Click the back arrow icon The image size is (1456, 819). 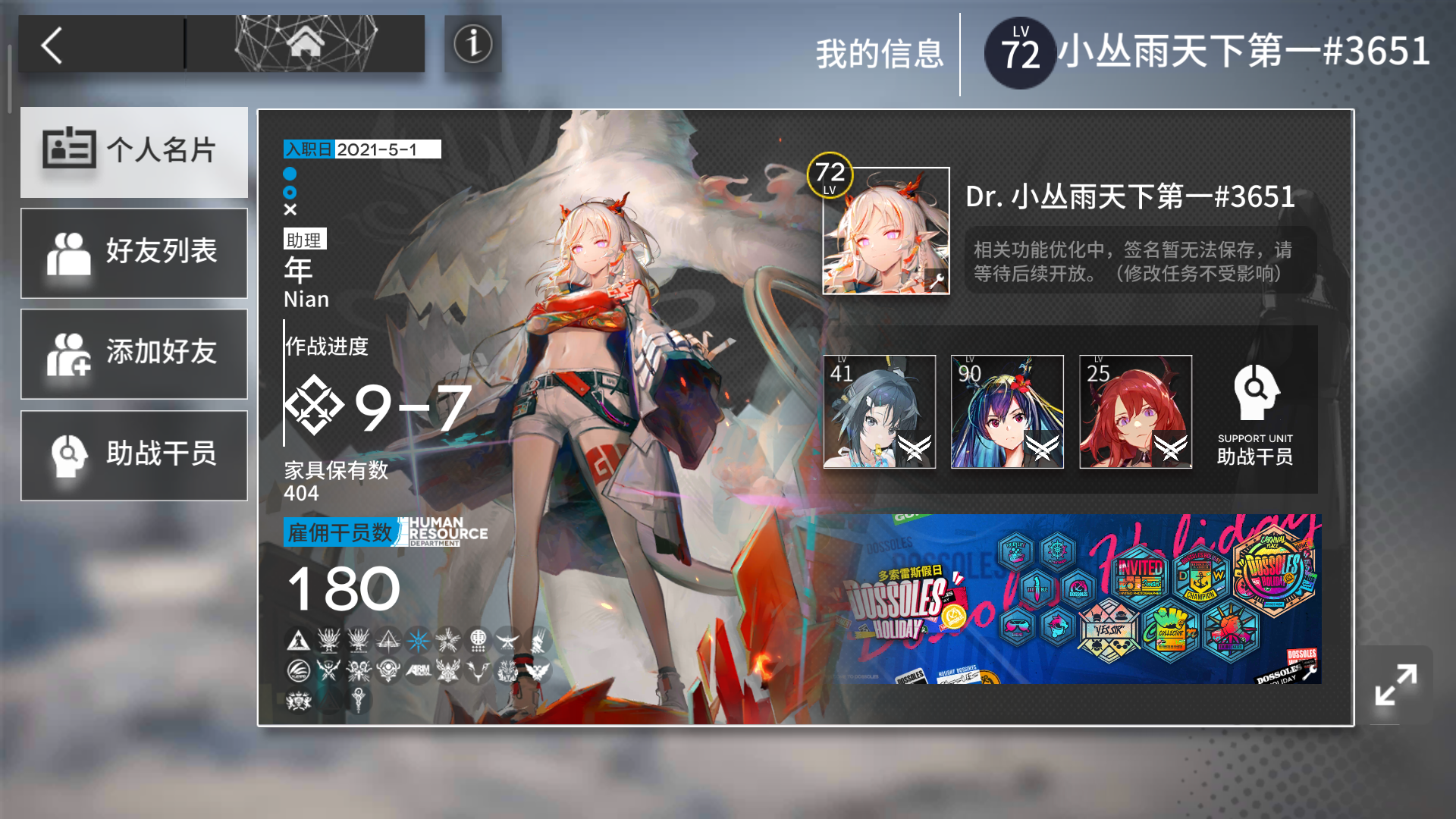click(x=53, y=45)
